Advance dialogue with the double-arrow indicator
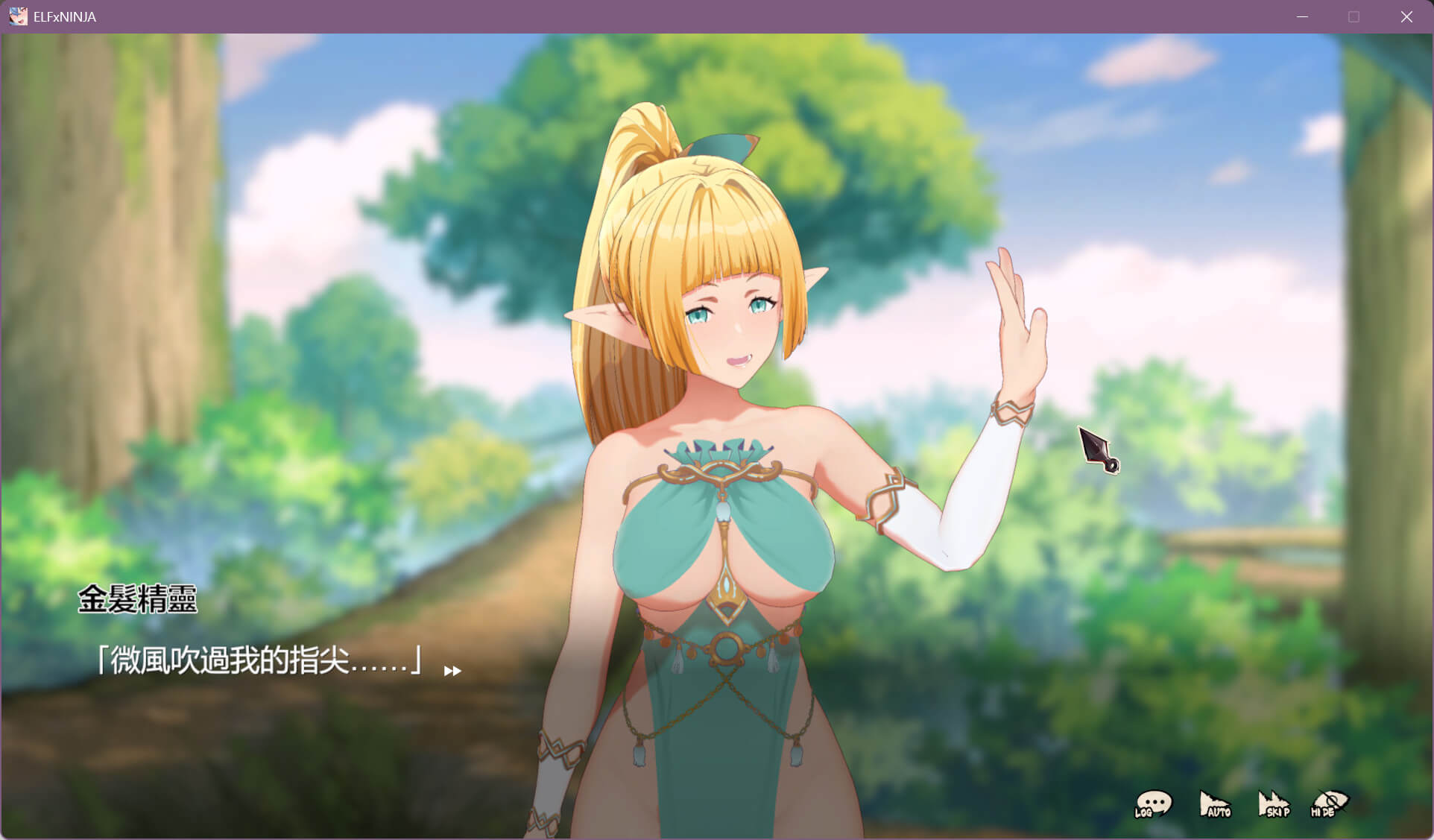 click(452, 671)
